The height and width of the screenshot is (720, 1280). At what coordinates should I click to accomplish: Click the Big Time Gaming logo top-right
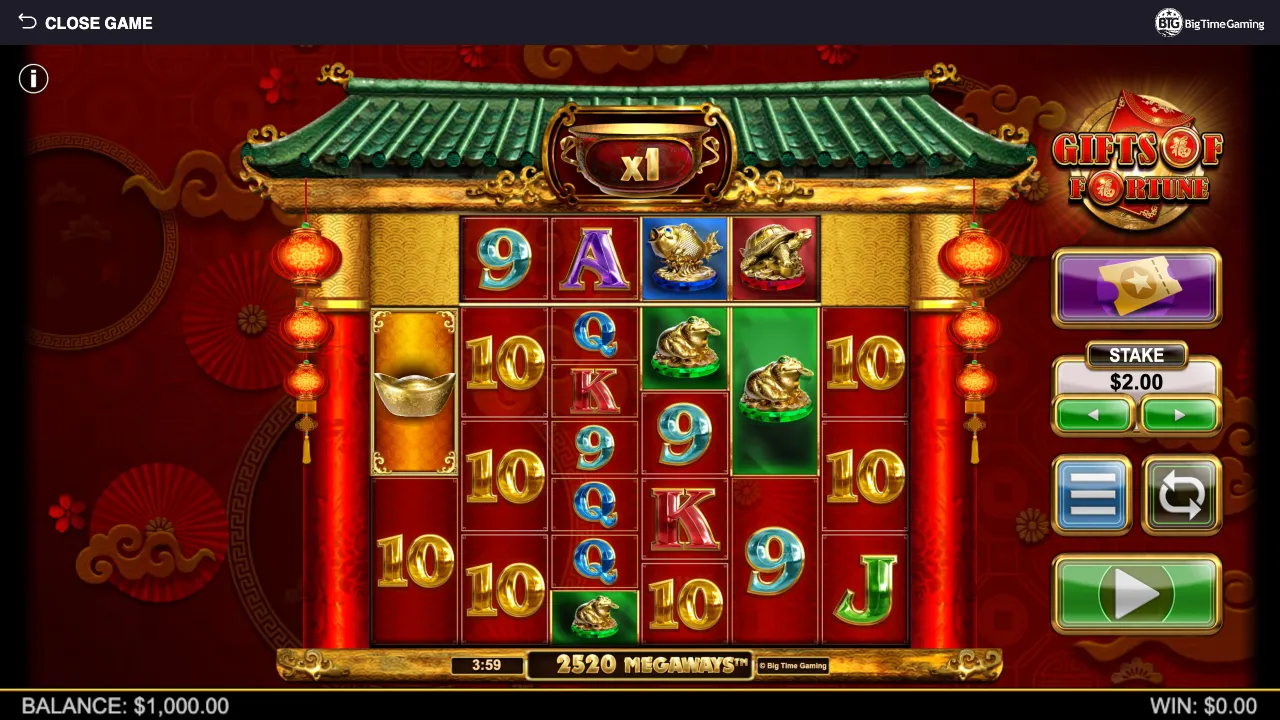click(x=1209, y=22)
